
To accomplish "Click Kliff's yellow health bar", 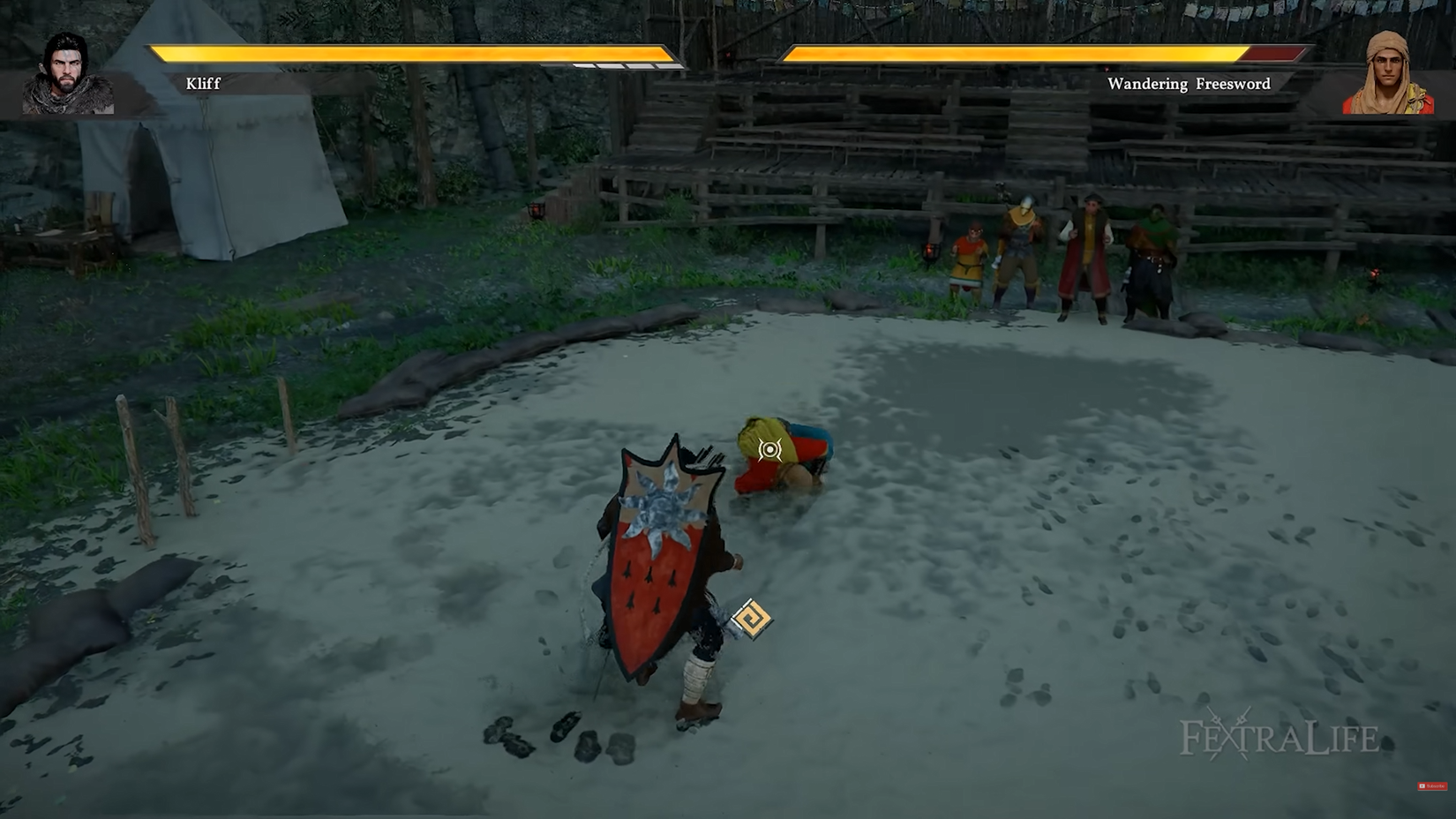I will (397, 53).
